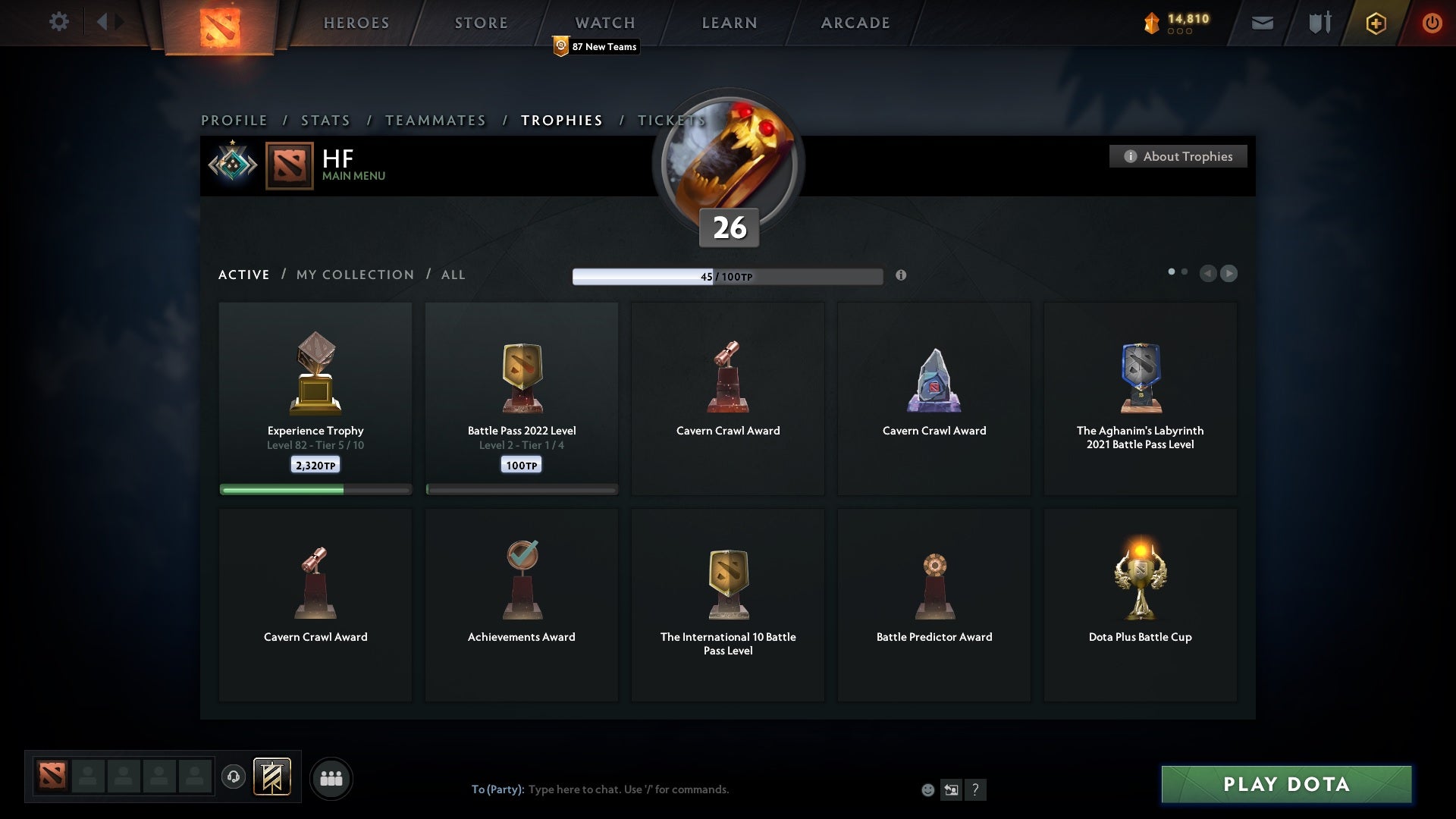Open the friends list people icon

(331, 778)
